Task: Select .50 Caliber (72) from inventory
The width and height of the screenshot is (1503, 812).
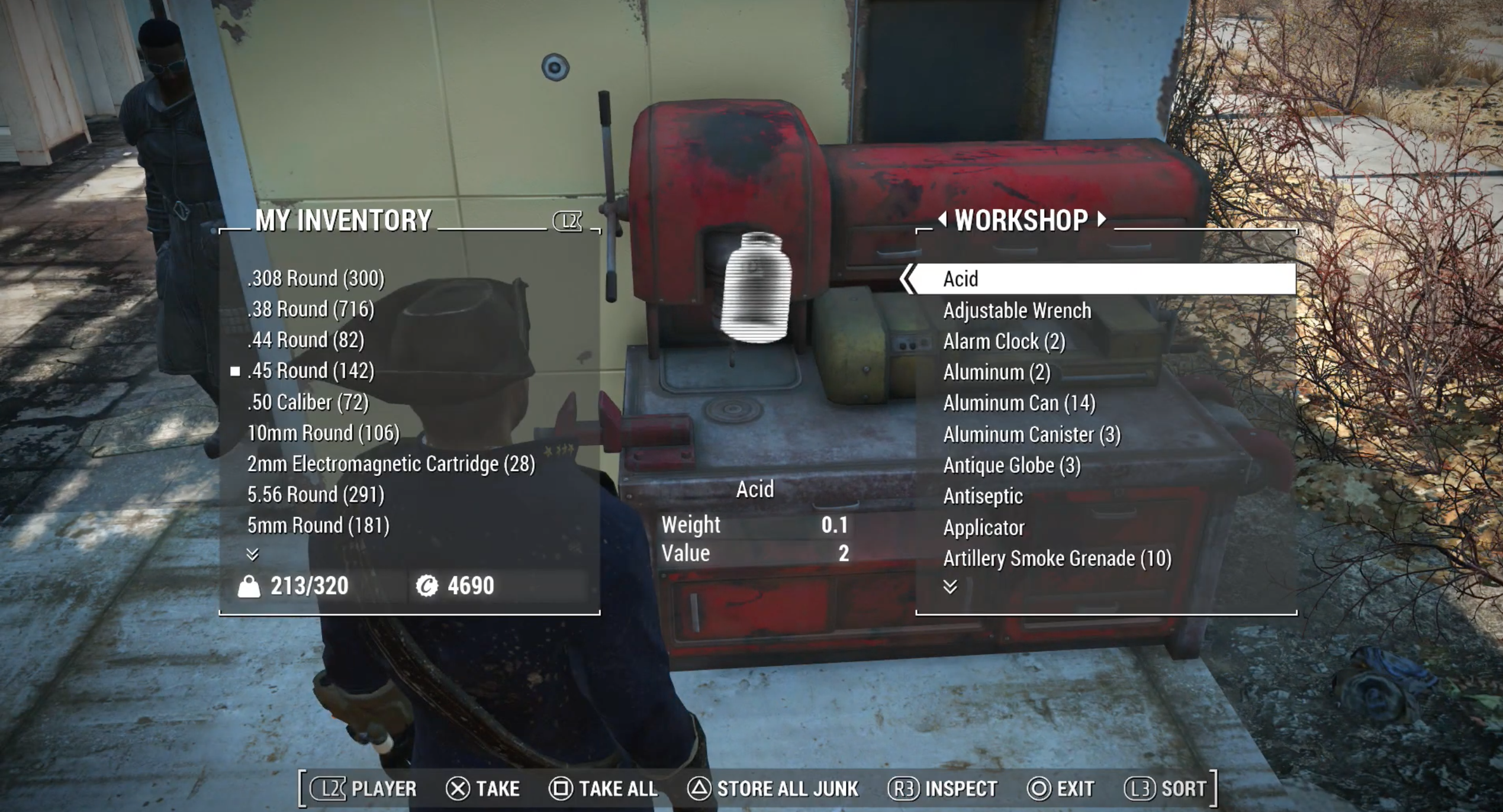Action: (x=308, y=402)
